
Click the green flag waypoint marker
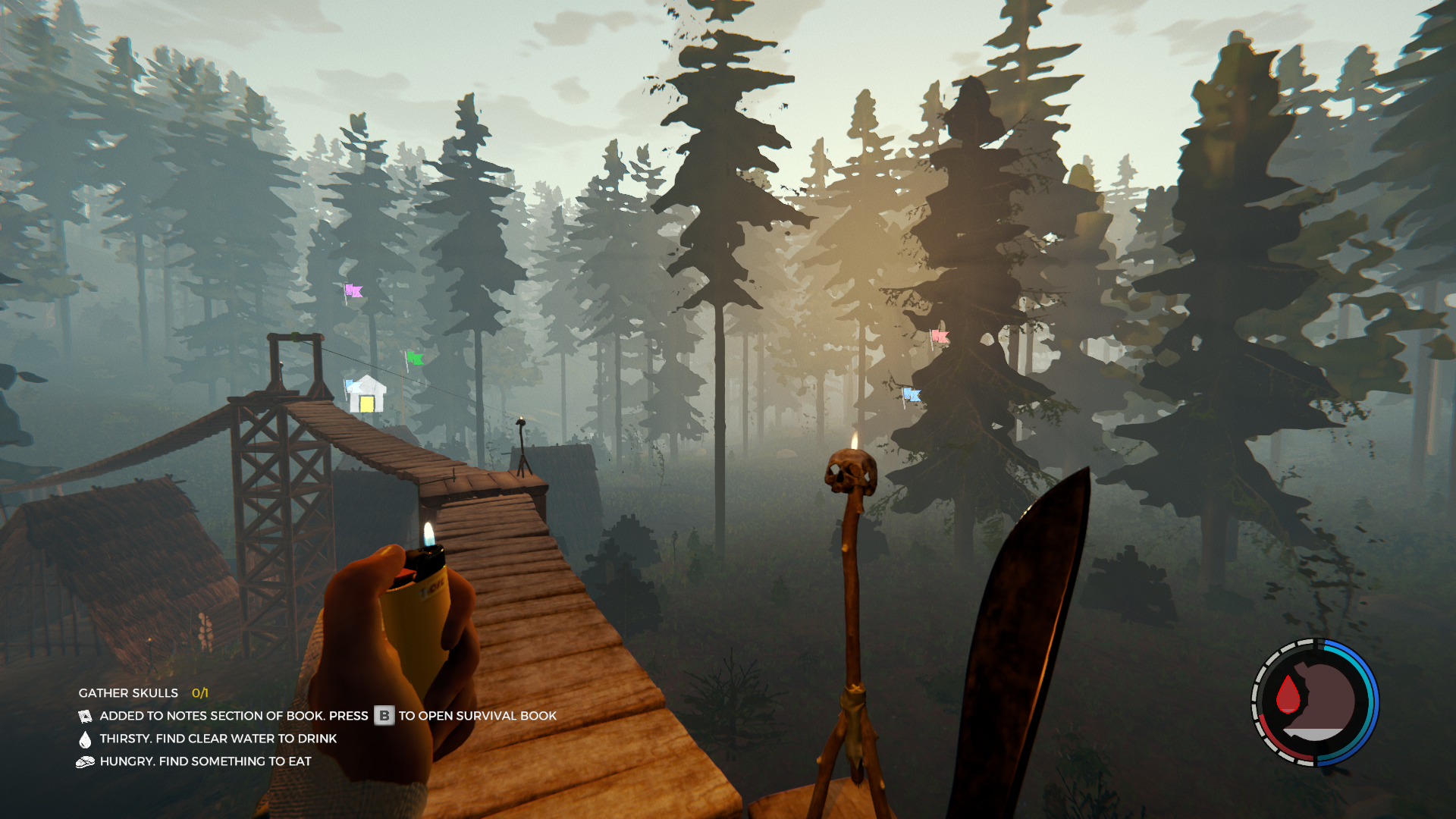tap(414, 358)
